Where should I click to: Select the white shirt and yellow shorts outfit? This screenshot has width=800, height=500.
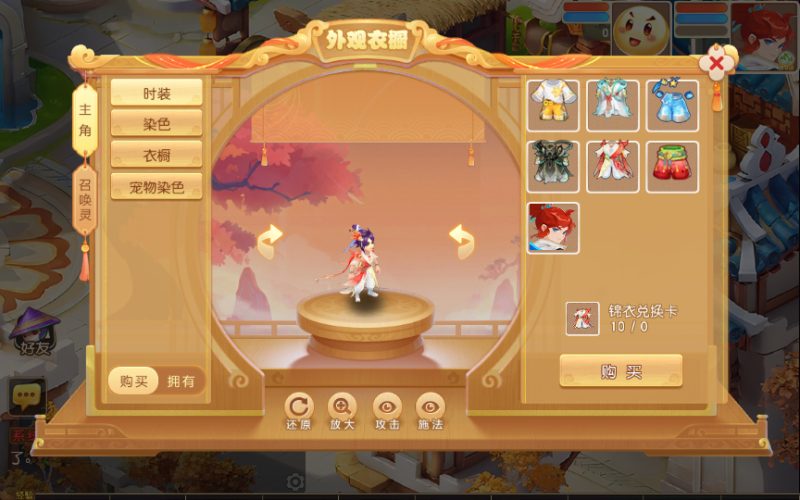[x=553, y=105]
